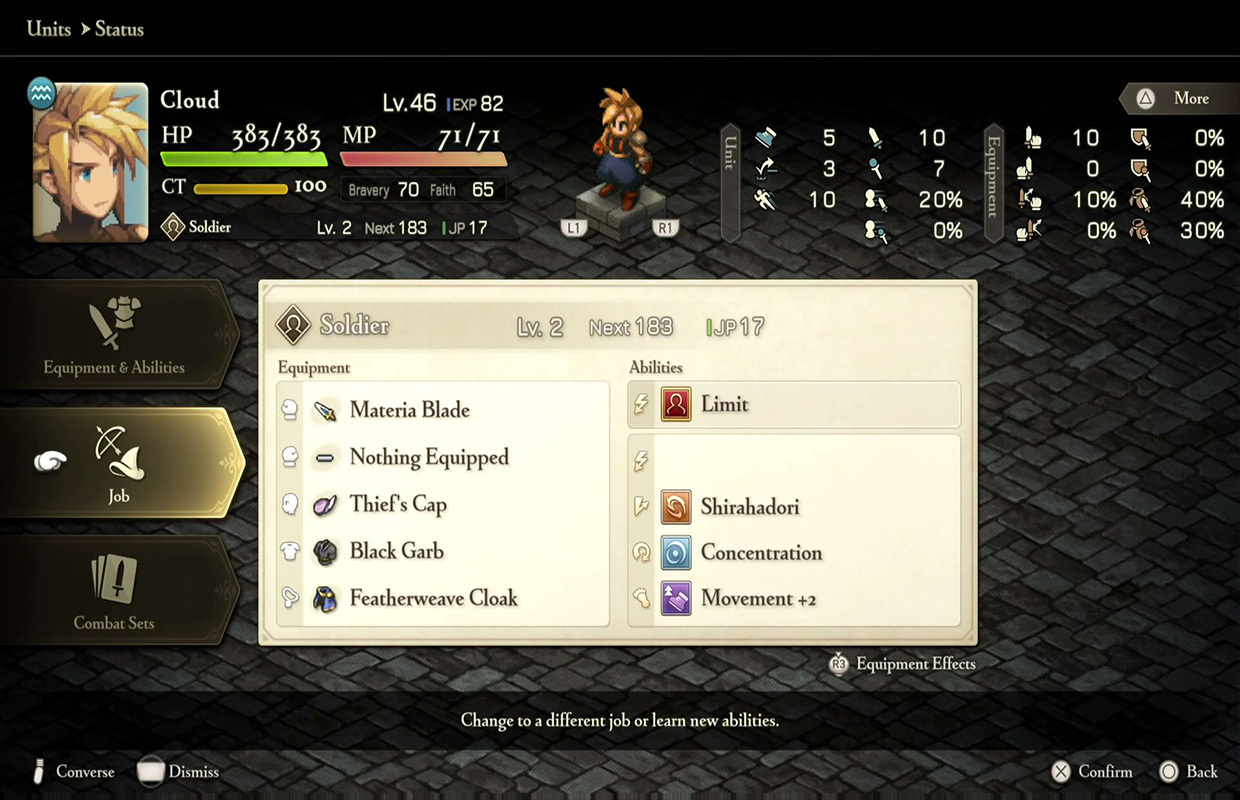Choose the Converse option
The height and width of the screenshot is (800, 1240).
(74, 771)
